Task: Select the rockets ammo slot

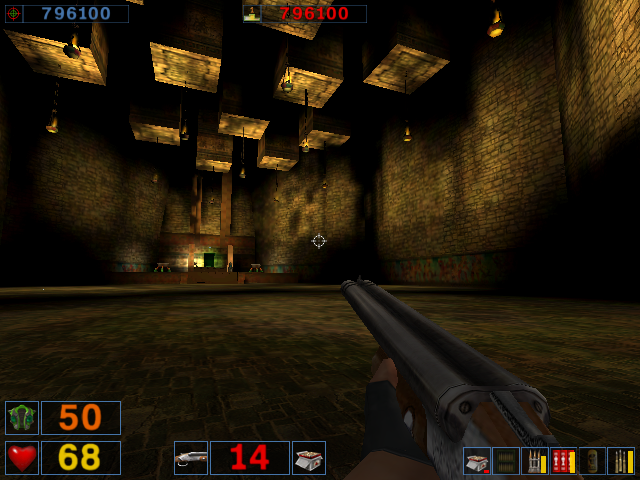Action: [534, 461]
